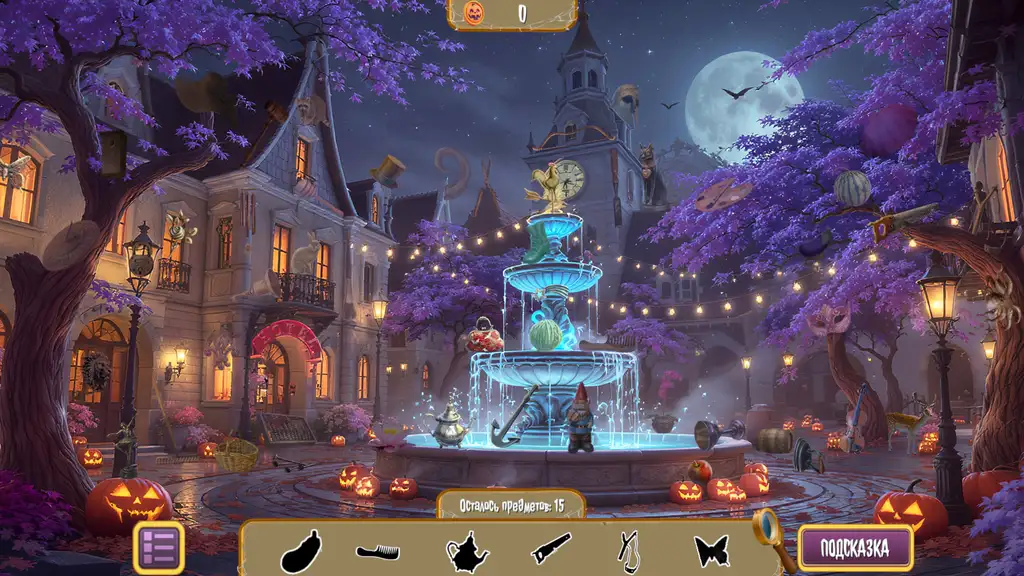
Task: Pick the hand saw silhouette in the item bar
Action: point(550,549)
